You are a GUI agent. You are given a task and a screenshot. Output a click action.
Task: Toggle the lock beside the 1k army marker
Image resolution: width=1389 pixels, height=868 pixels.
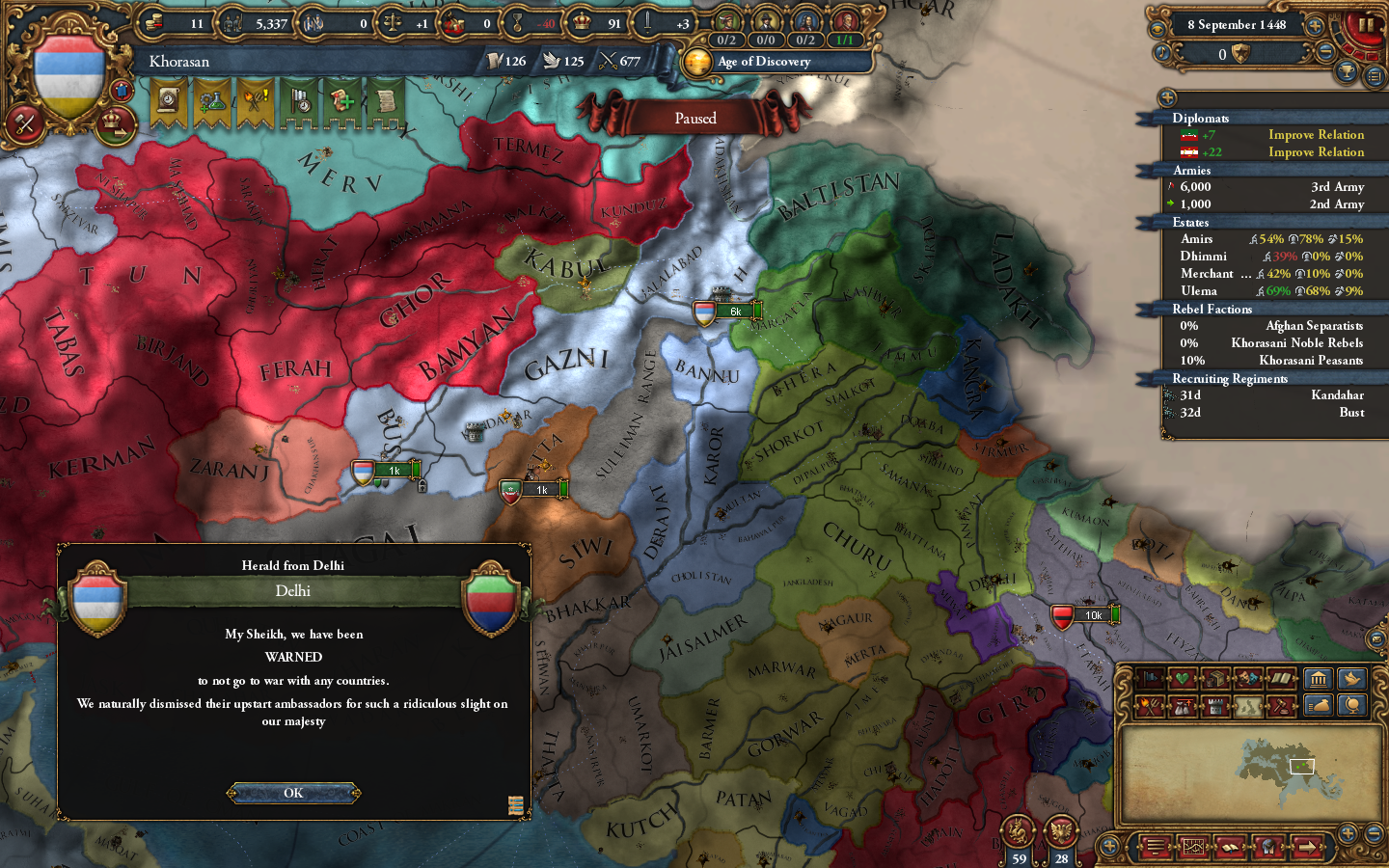point(422,485)
